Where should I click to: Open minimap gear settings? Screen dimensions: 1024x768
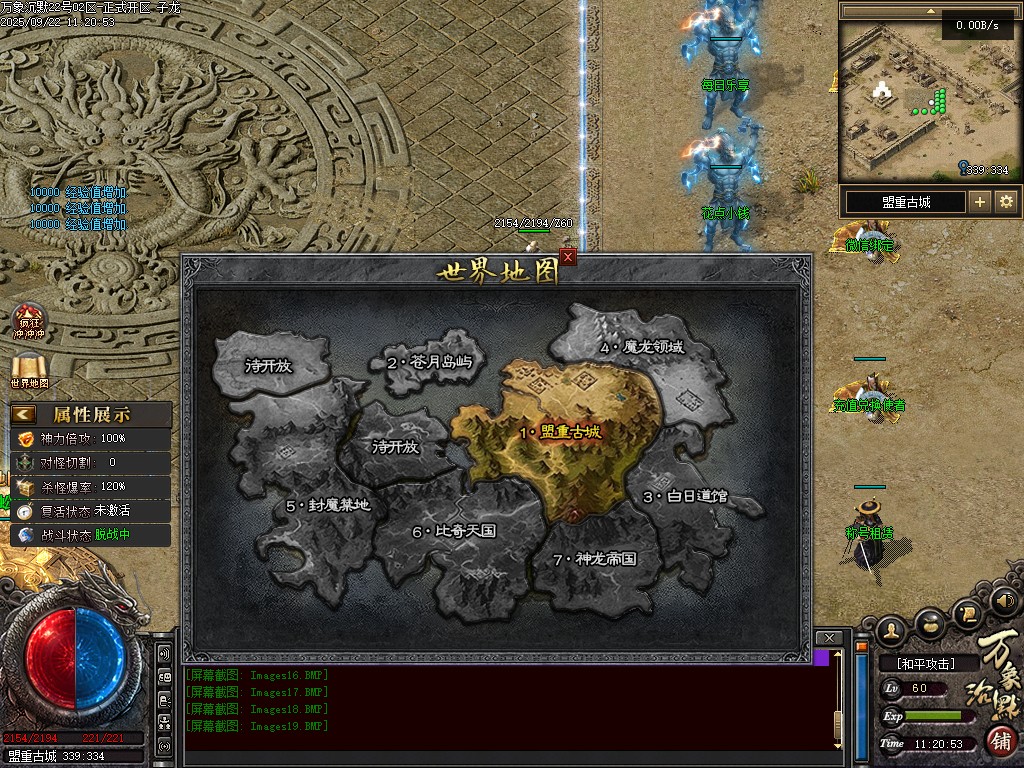point(1006,202)
